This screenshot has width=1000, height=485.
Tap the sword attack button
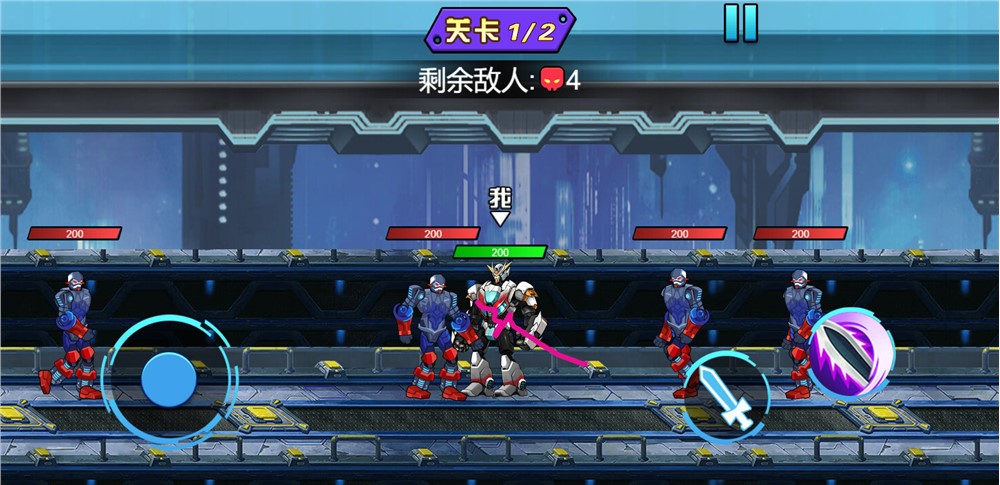point(725,397)
